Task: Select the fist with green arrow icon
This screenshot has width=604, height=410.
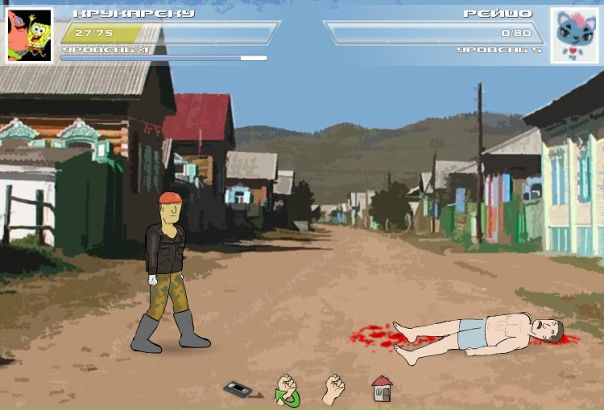Action: pos(287,390)
